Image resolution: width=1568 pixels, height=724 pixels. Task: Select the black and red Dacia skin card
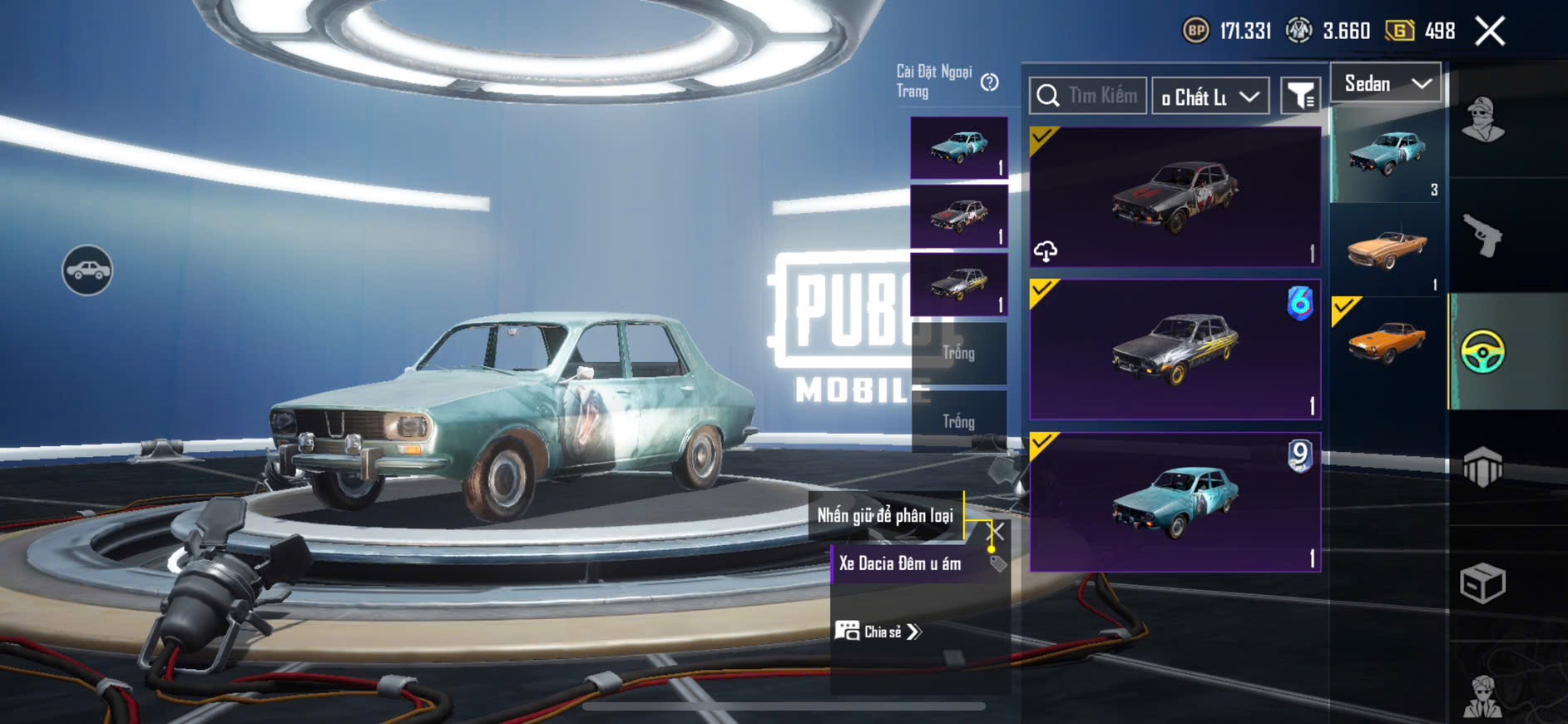[x=1175, y=197]
